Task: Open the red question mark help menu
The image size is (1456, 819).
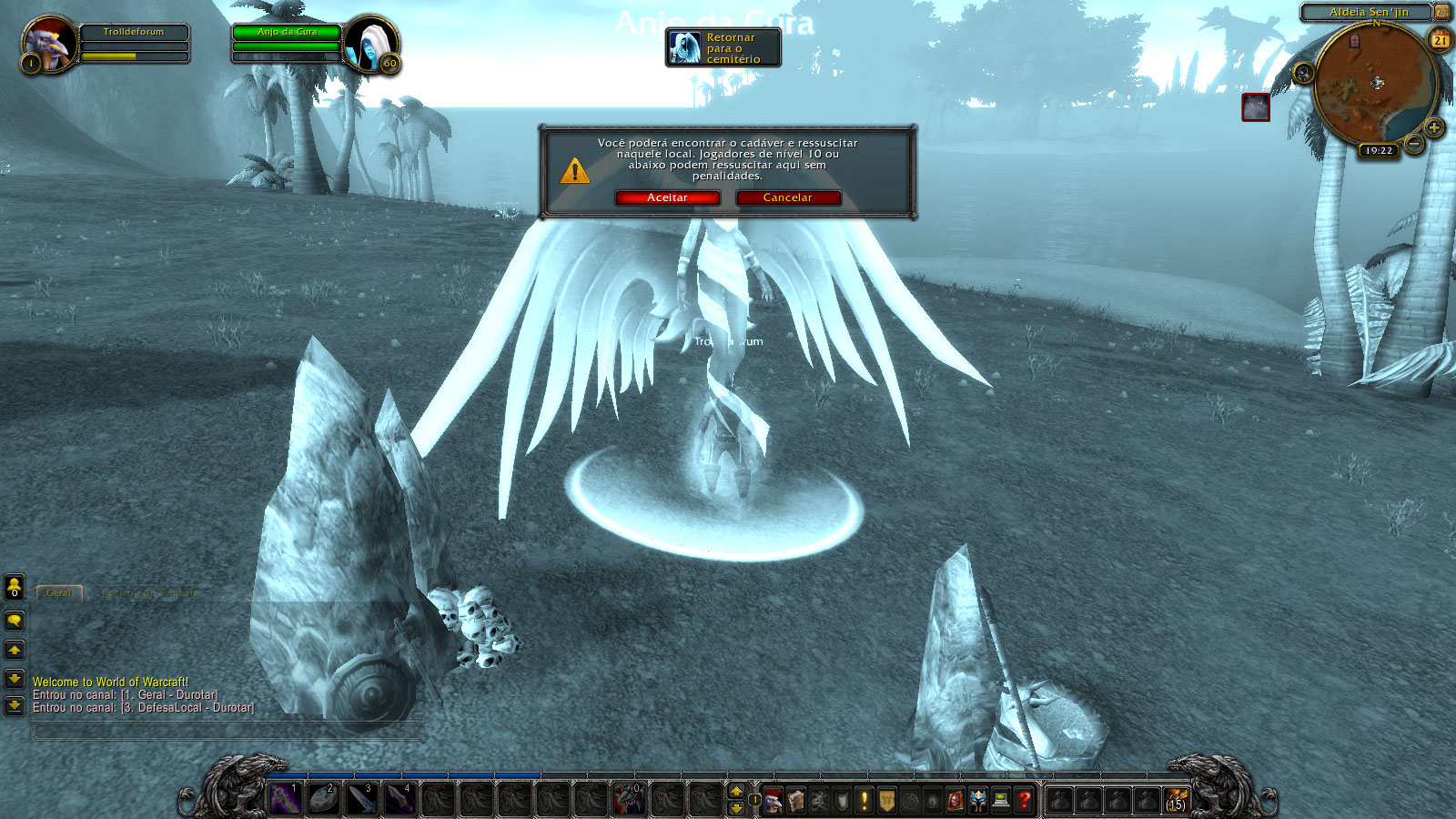Action: click(x=1024, y=800)
